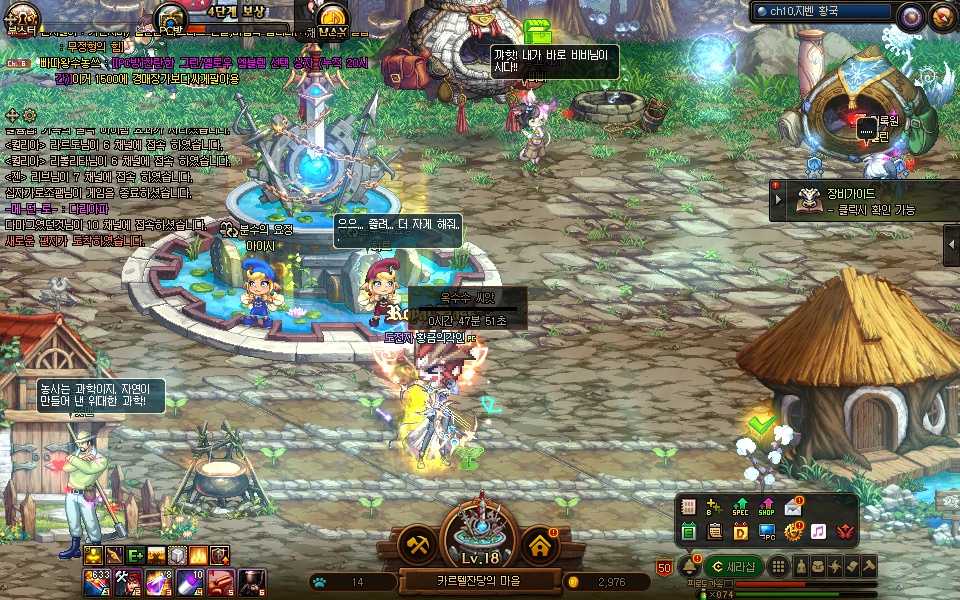Use the blue consumable with count 633
Screen dimensions: 960x600
[96, 579]
